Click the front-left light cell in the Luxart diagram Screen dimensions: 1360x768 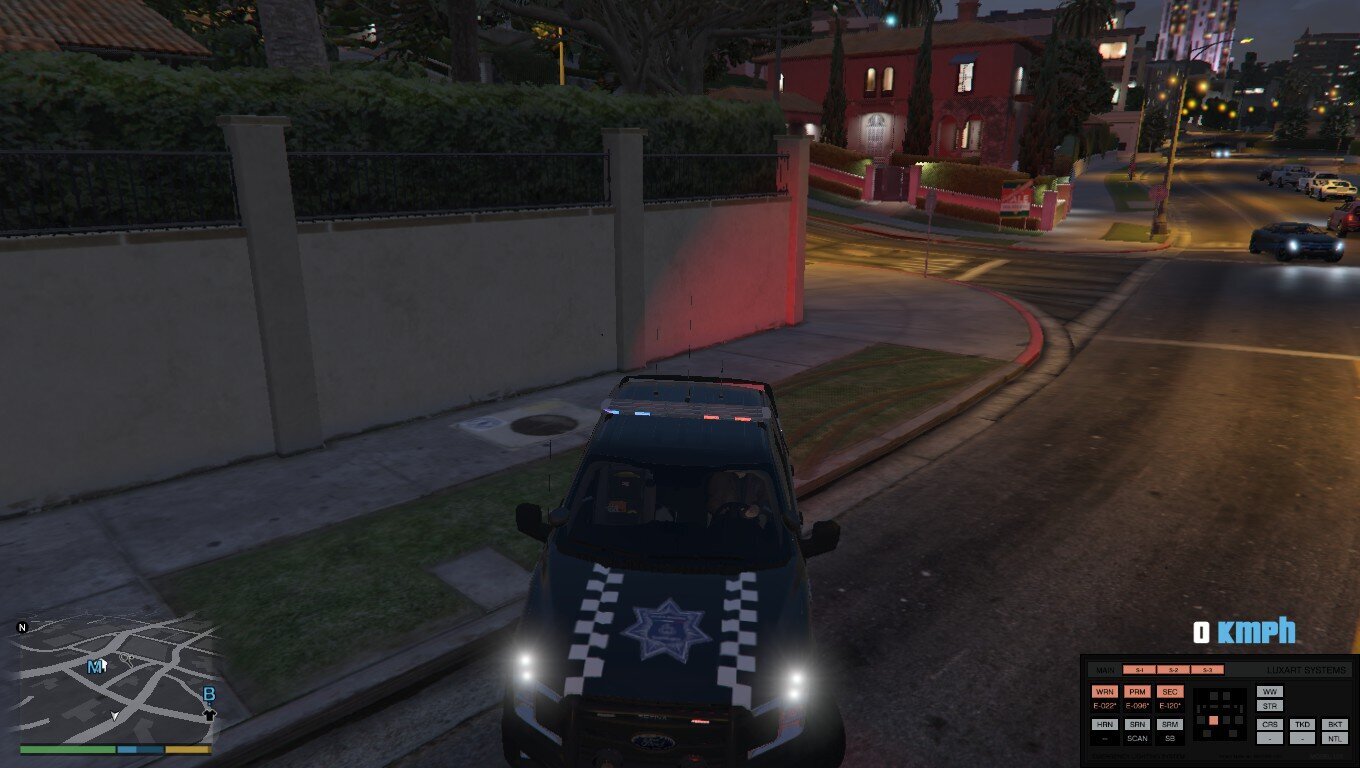(x=1213, y=696)
